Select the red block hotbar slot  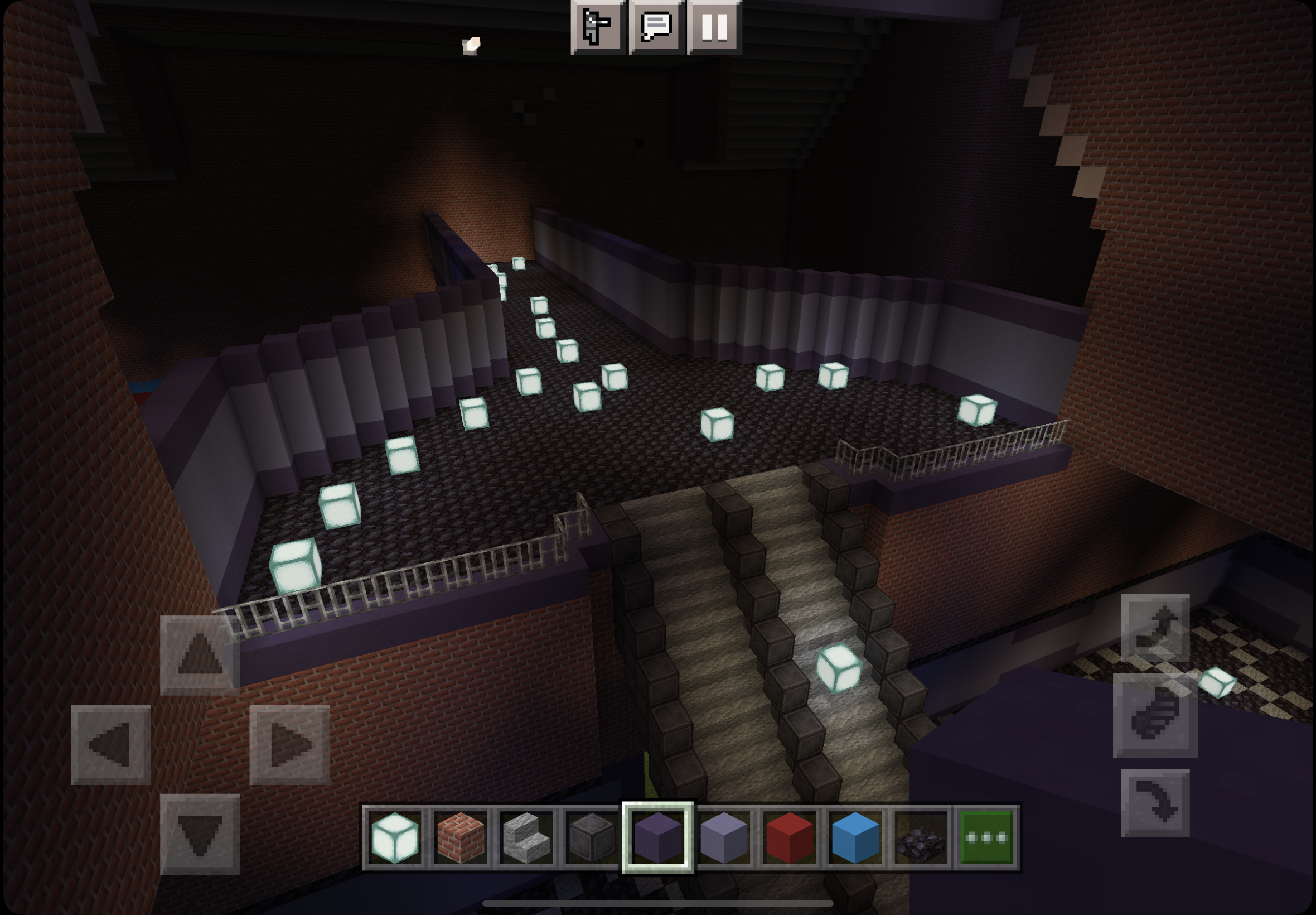coord(790,837)
